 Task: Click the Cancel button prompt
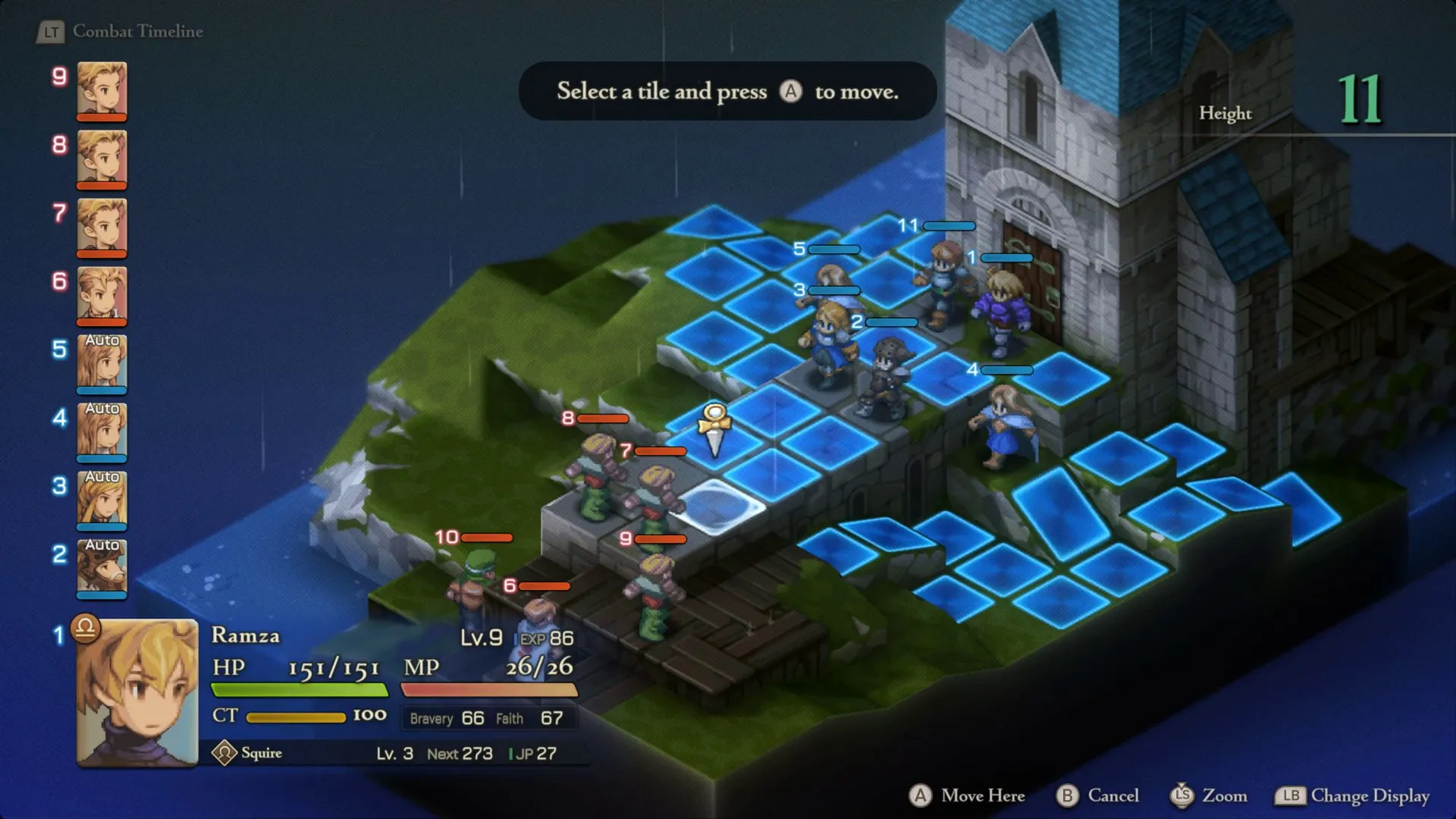point(1066,796)
